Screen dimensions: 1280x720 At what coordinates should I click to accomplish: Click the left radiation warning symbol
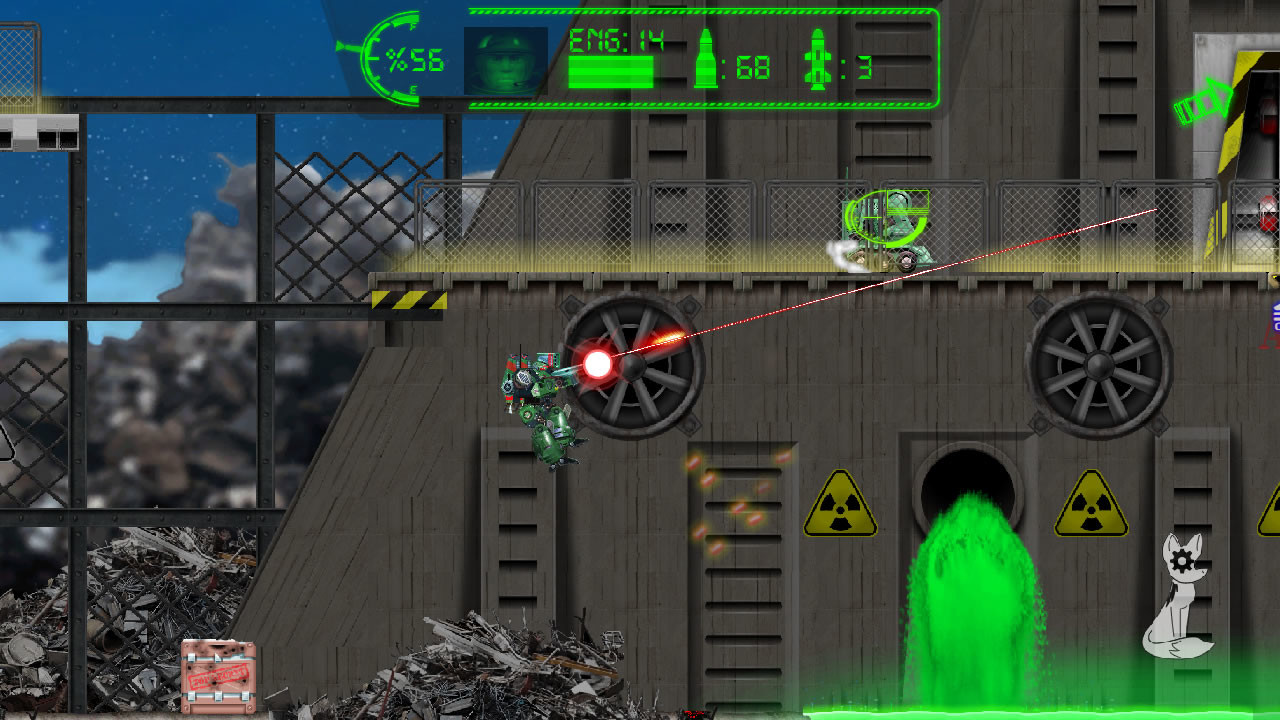[x=841, y=507]
